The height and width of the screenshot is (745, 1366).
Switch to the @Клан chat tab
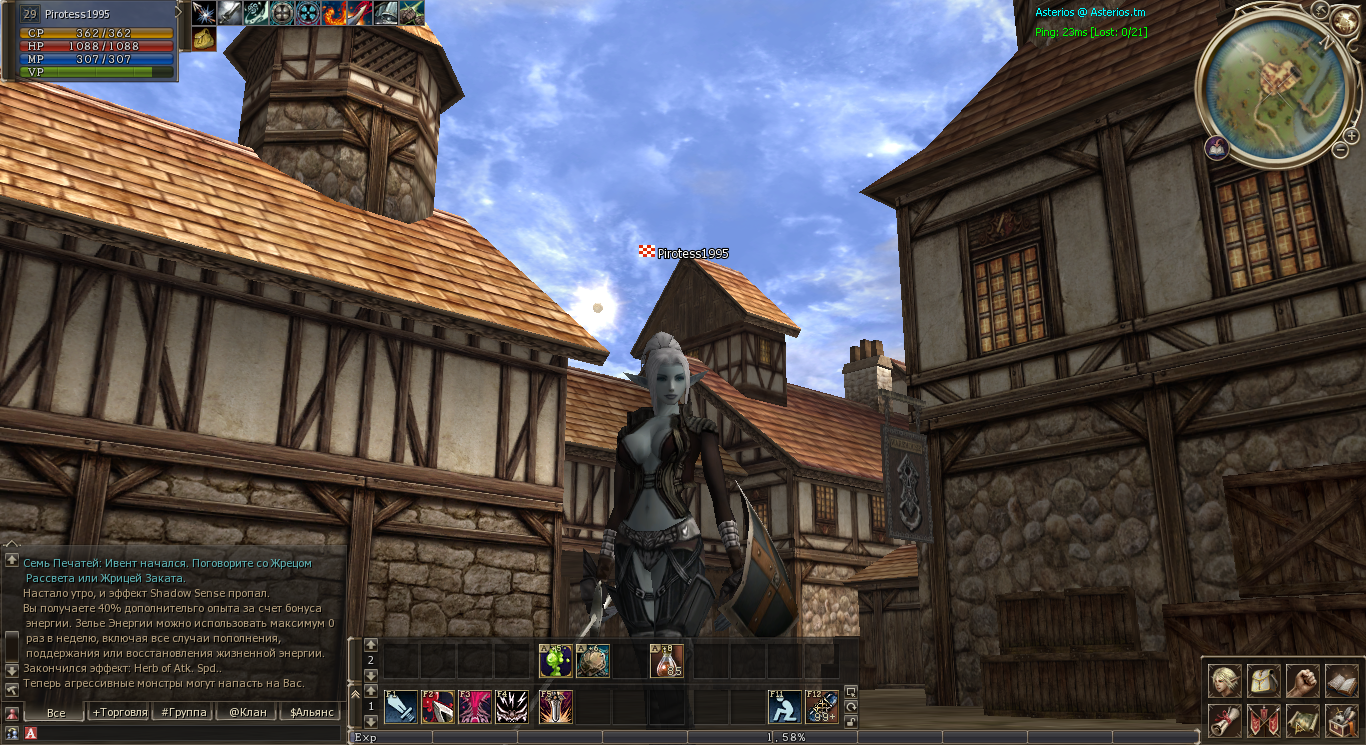[246, 712]
